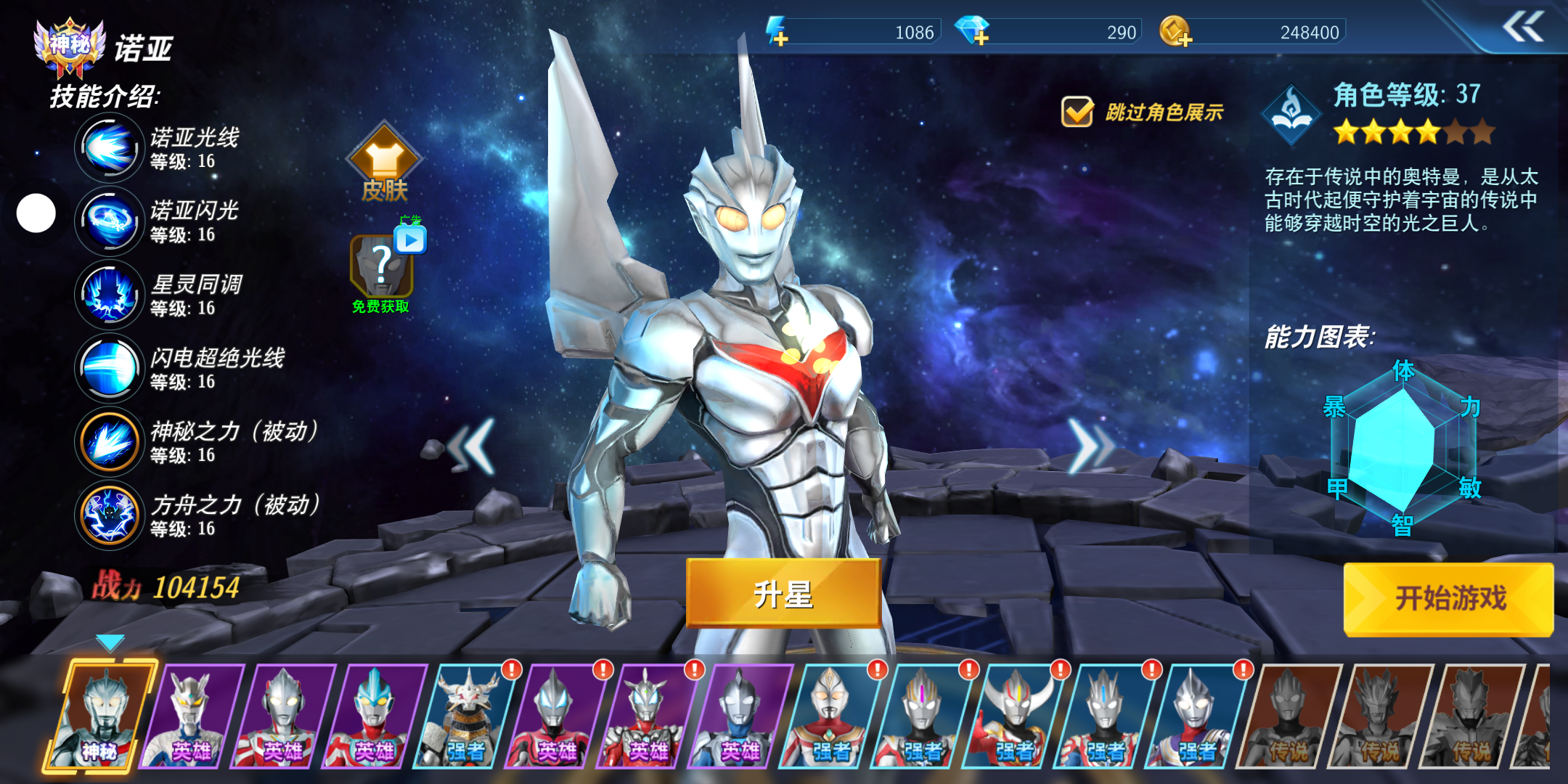Add energy with the lightning plus icon

point(777,32)
